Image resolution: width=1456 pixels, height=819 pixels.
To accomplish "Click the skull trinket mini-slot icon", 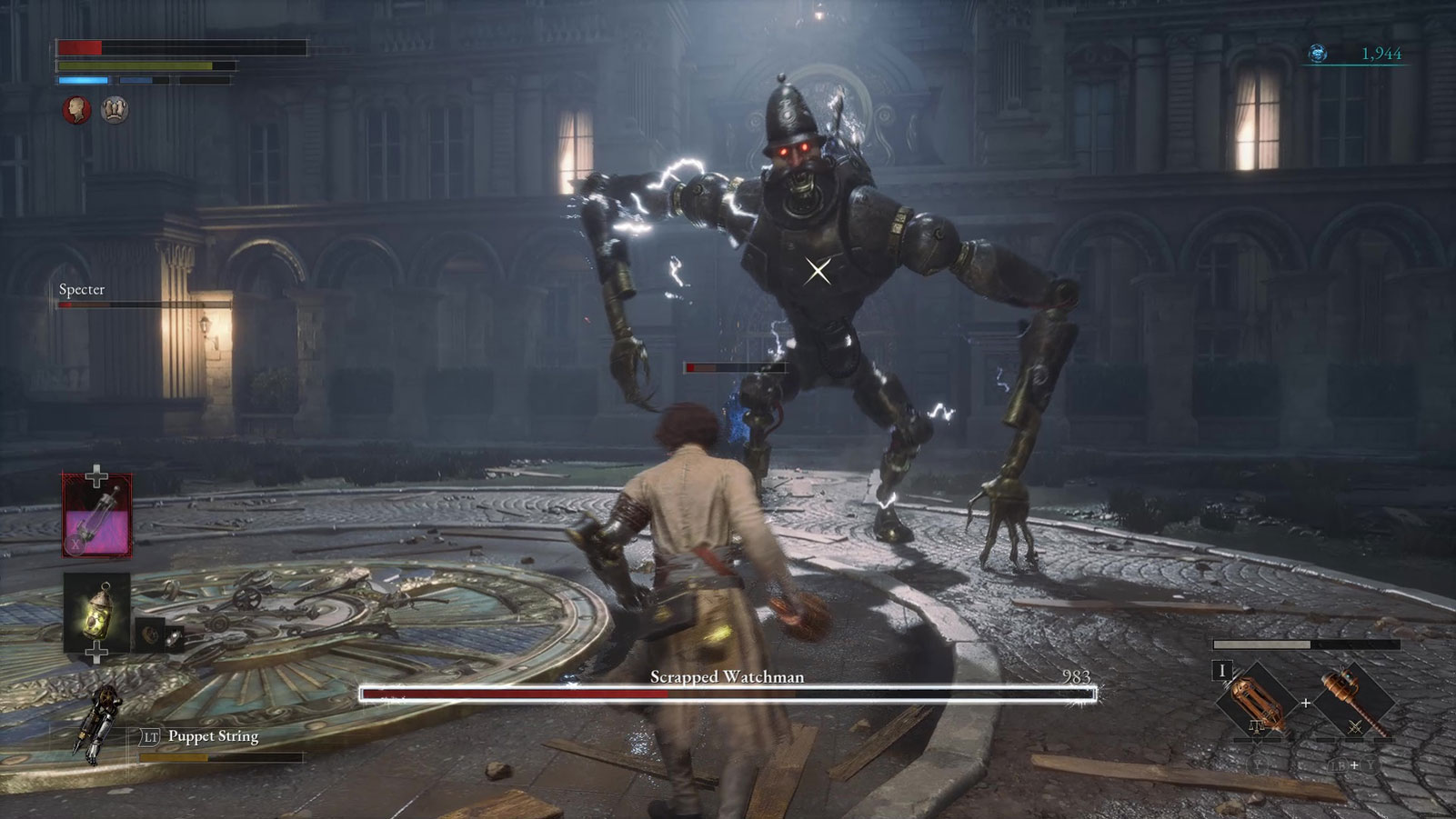I will tap(149, 633).
